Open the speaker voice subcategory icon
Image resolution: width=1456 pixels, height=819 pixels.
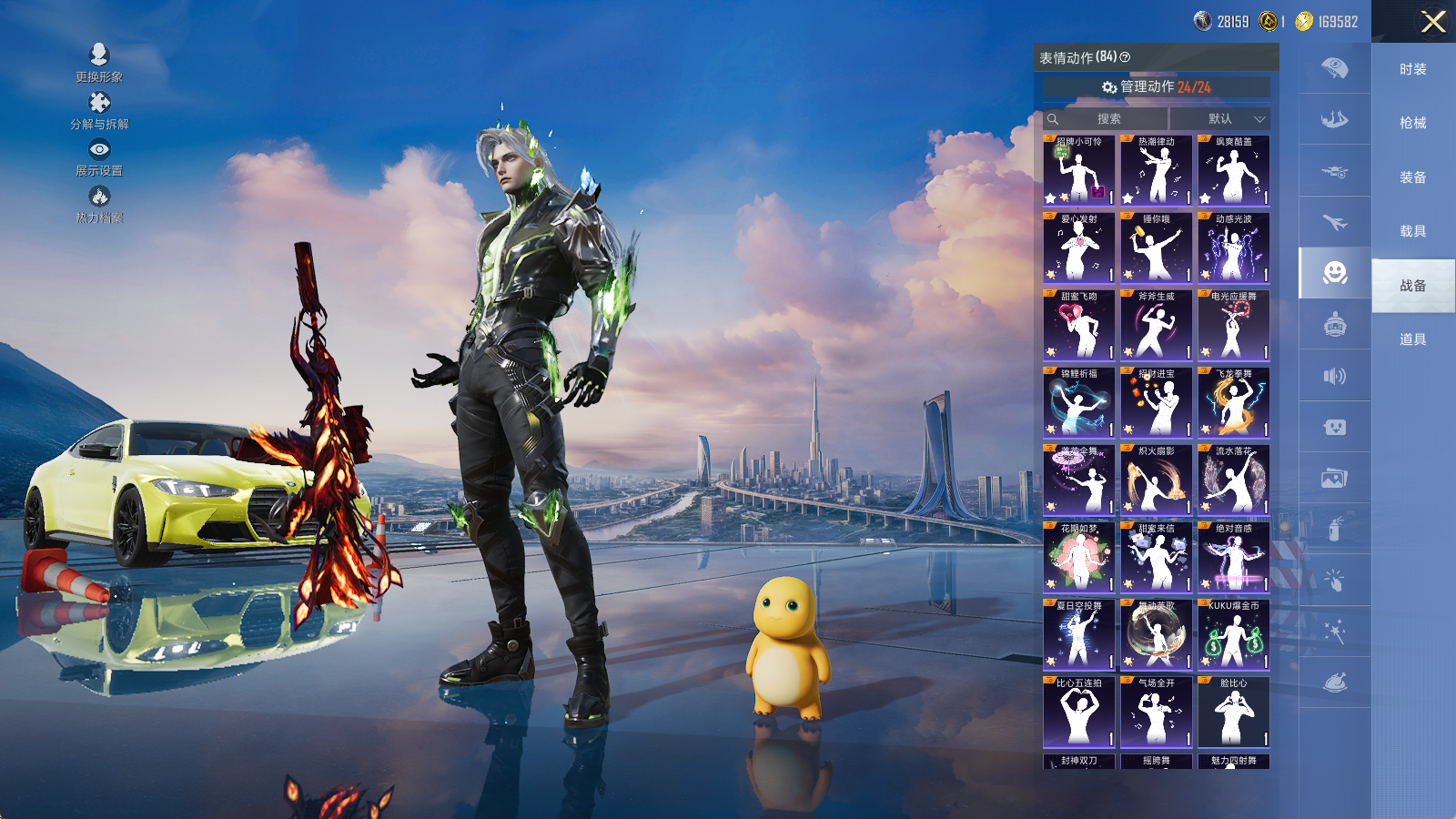click(1335, 376)
